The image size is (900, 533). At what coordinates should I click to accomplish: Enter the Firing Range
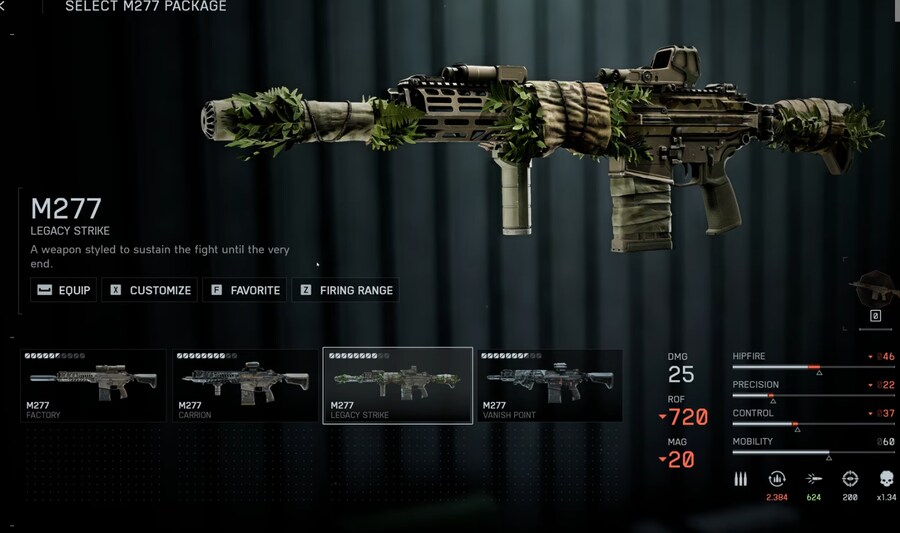coord(345,290)
